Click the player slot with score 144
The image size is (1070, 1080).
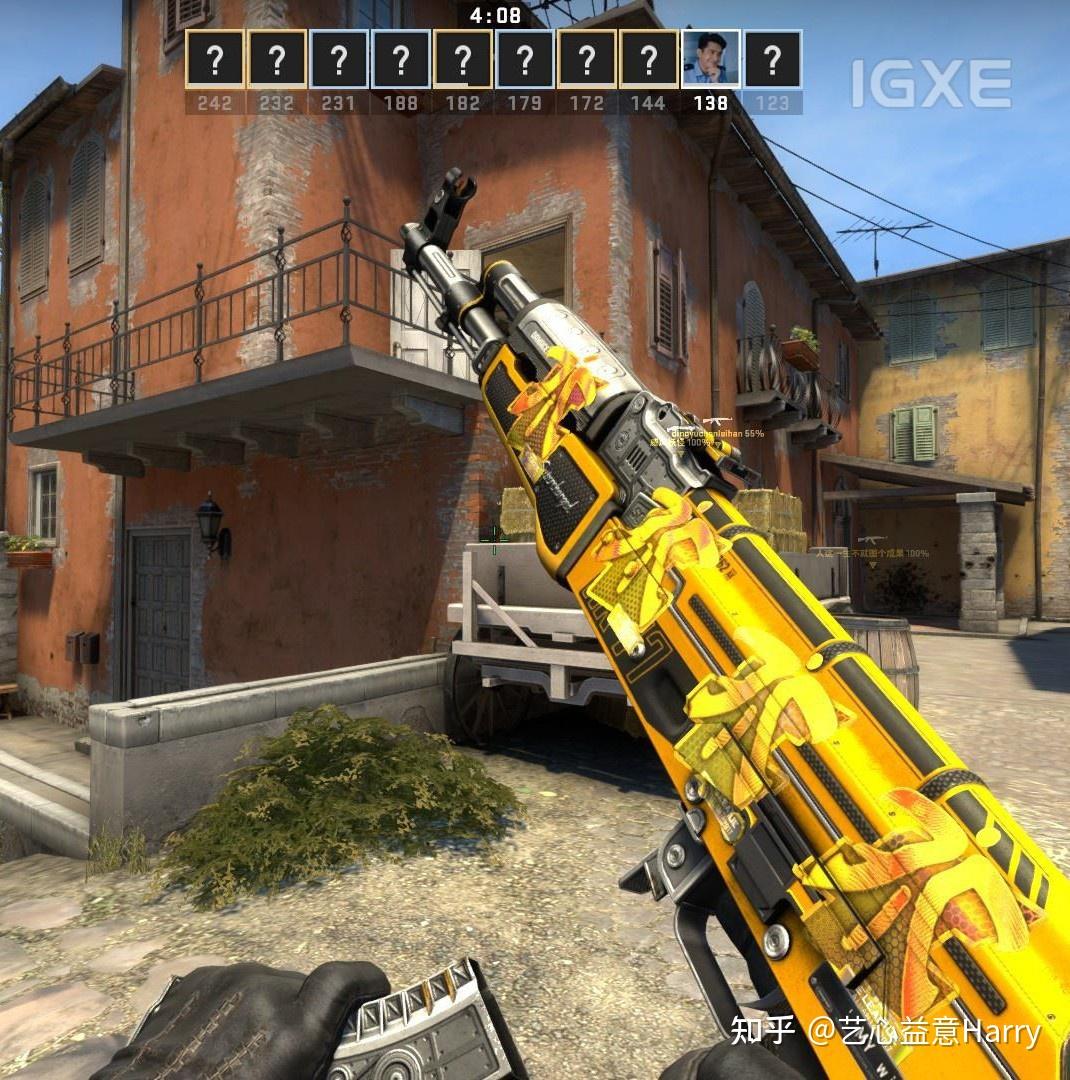click(x=649, y=59)
